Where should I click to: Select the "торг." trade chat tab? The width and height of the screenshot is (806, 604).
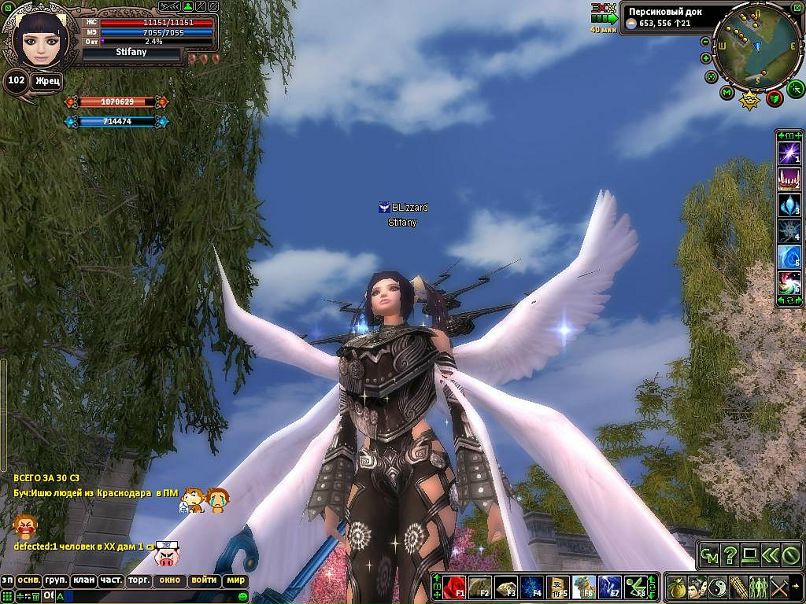[x=139, y=580]
